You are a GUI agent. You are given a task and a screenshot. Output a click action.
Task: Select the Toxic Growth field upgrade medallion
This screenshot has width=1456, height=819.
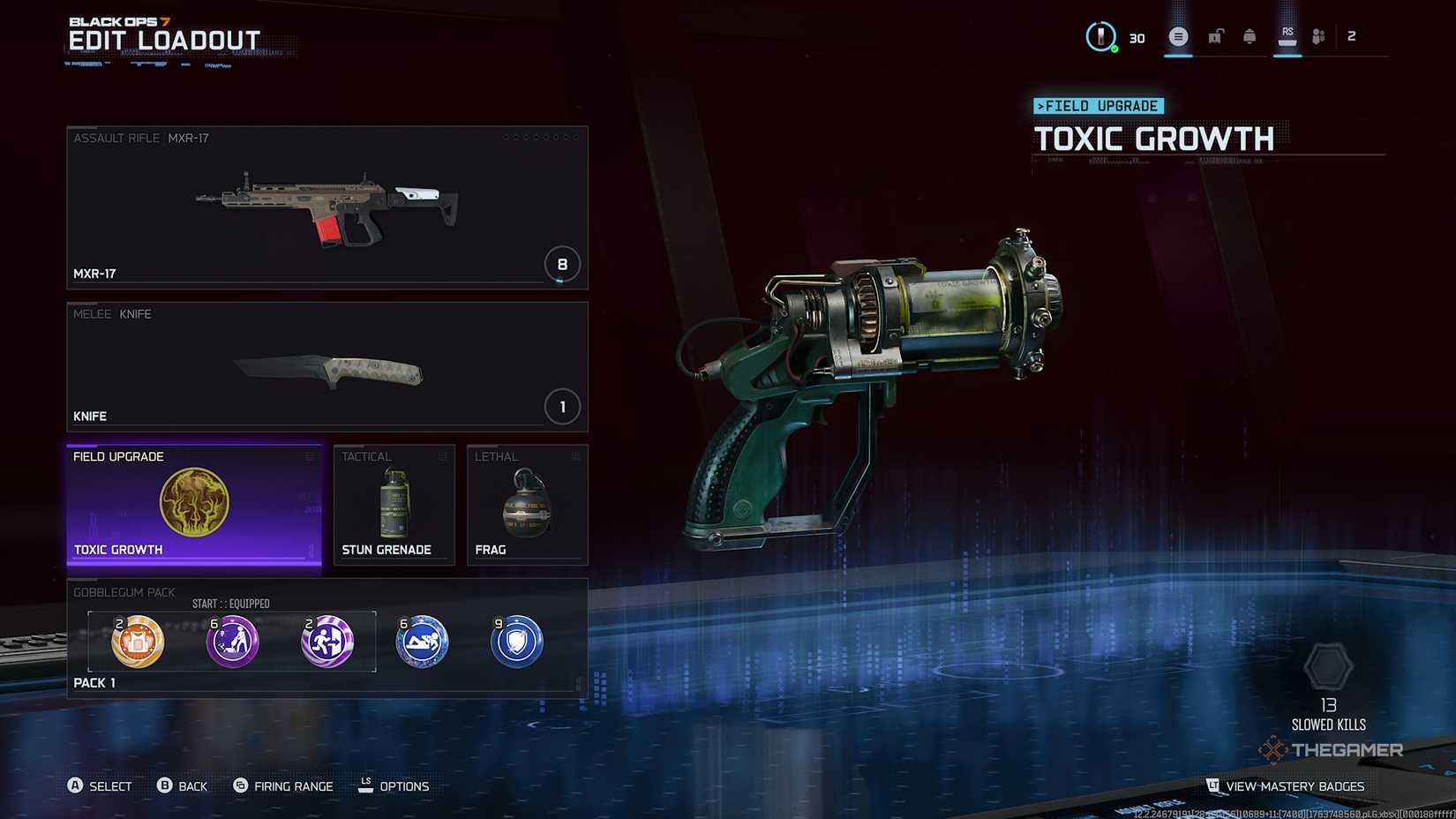[x=196, y=503]
